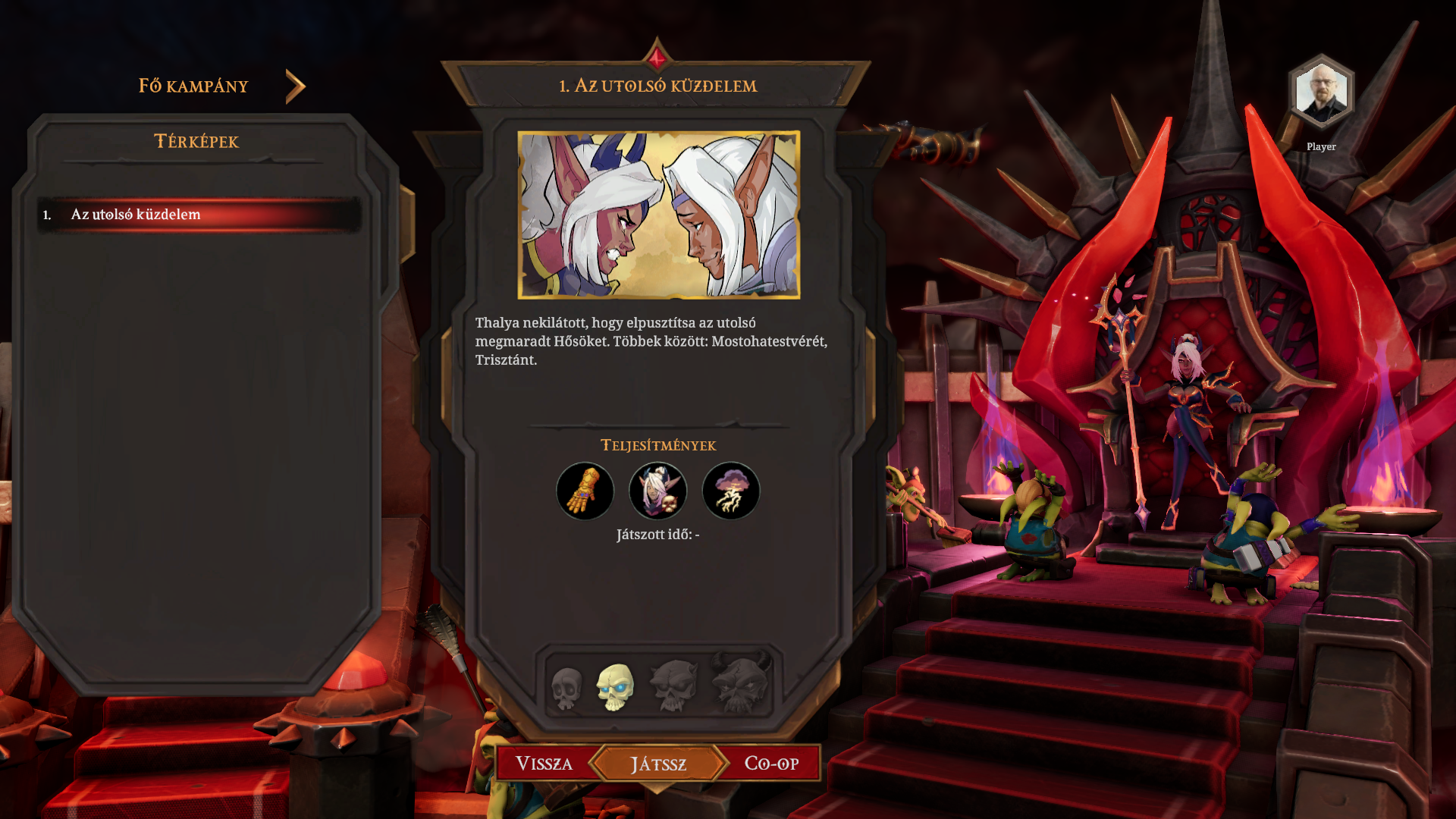Choose the small grey skull difficulty
This screenshot has height=819, width=1456.
pos(566,689)
